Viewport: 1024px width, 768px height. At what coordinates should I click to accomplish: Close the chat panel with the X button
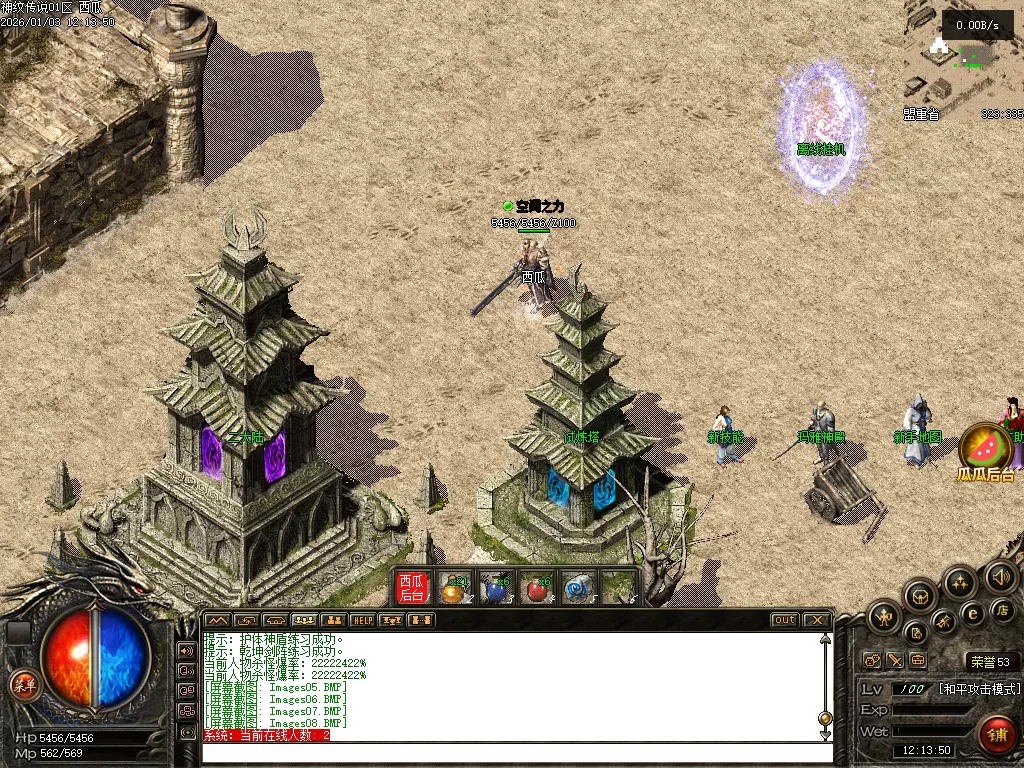coord(816,620)
